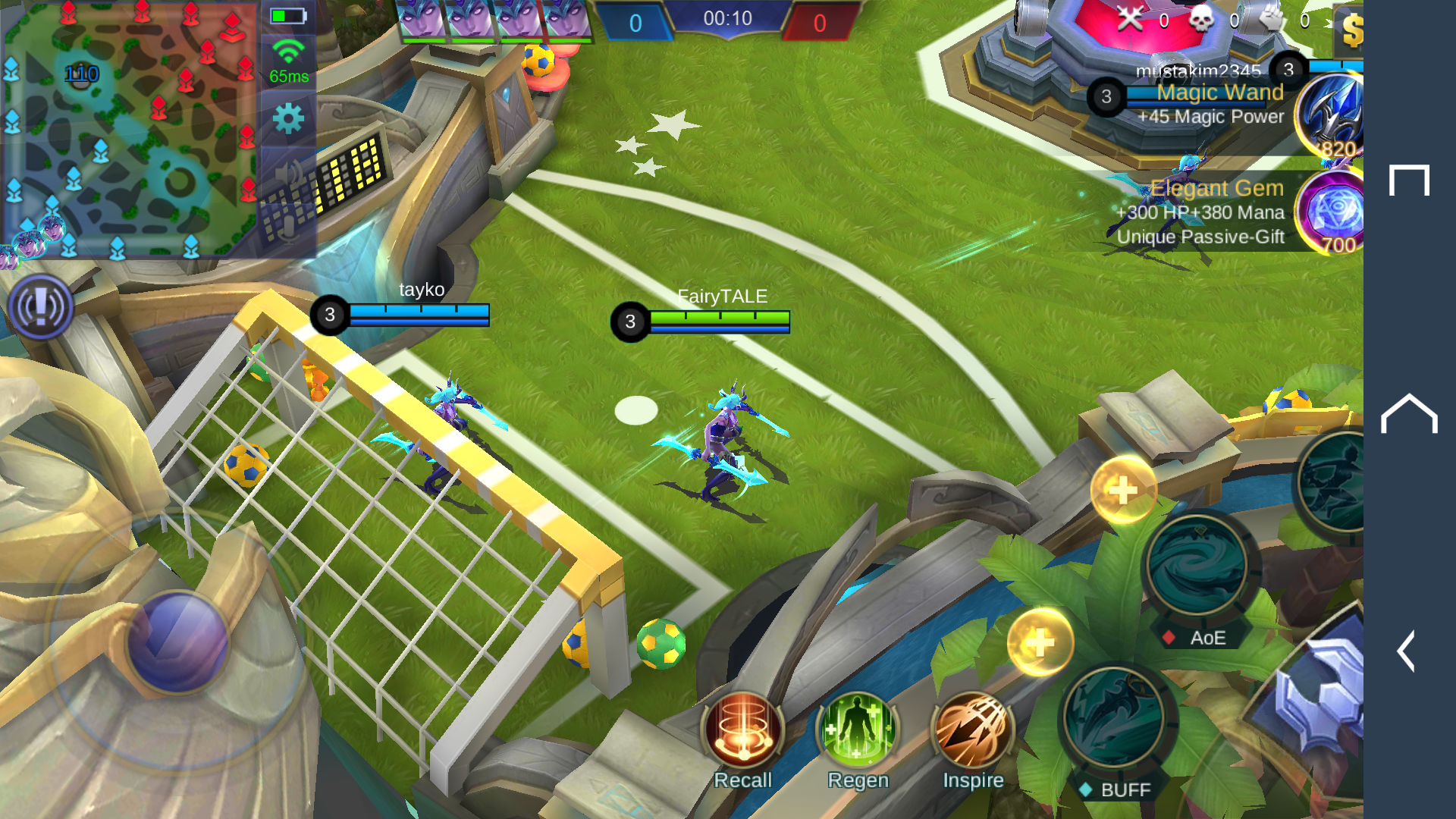Tap the Android home navigation button
1456x819 pixels.
(1409, 414)
